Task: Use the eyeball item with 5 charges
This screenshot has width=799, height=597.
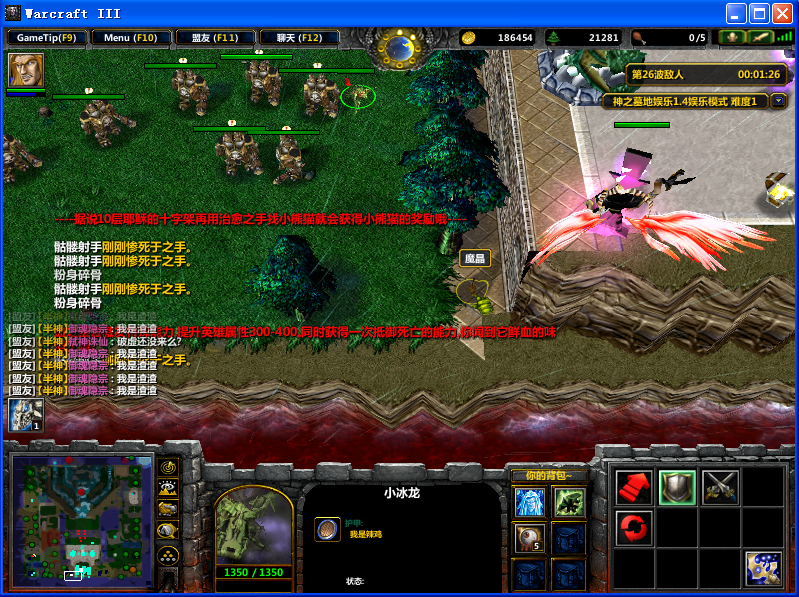Action: (x=529, y=538)
